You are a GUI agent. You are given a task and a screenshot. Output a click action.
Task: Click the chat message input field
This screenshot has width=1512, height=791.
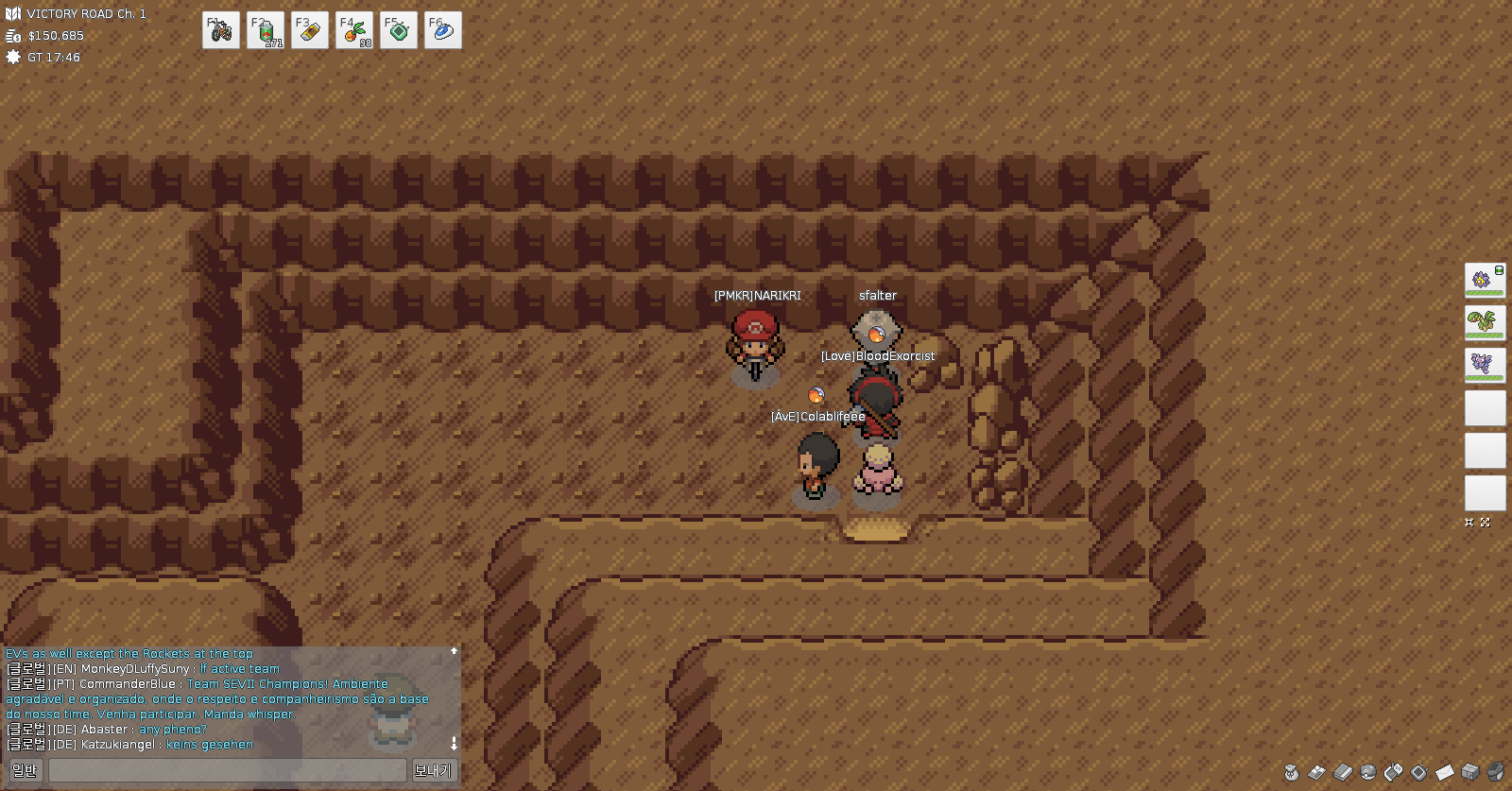(x=227, y=770)
